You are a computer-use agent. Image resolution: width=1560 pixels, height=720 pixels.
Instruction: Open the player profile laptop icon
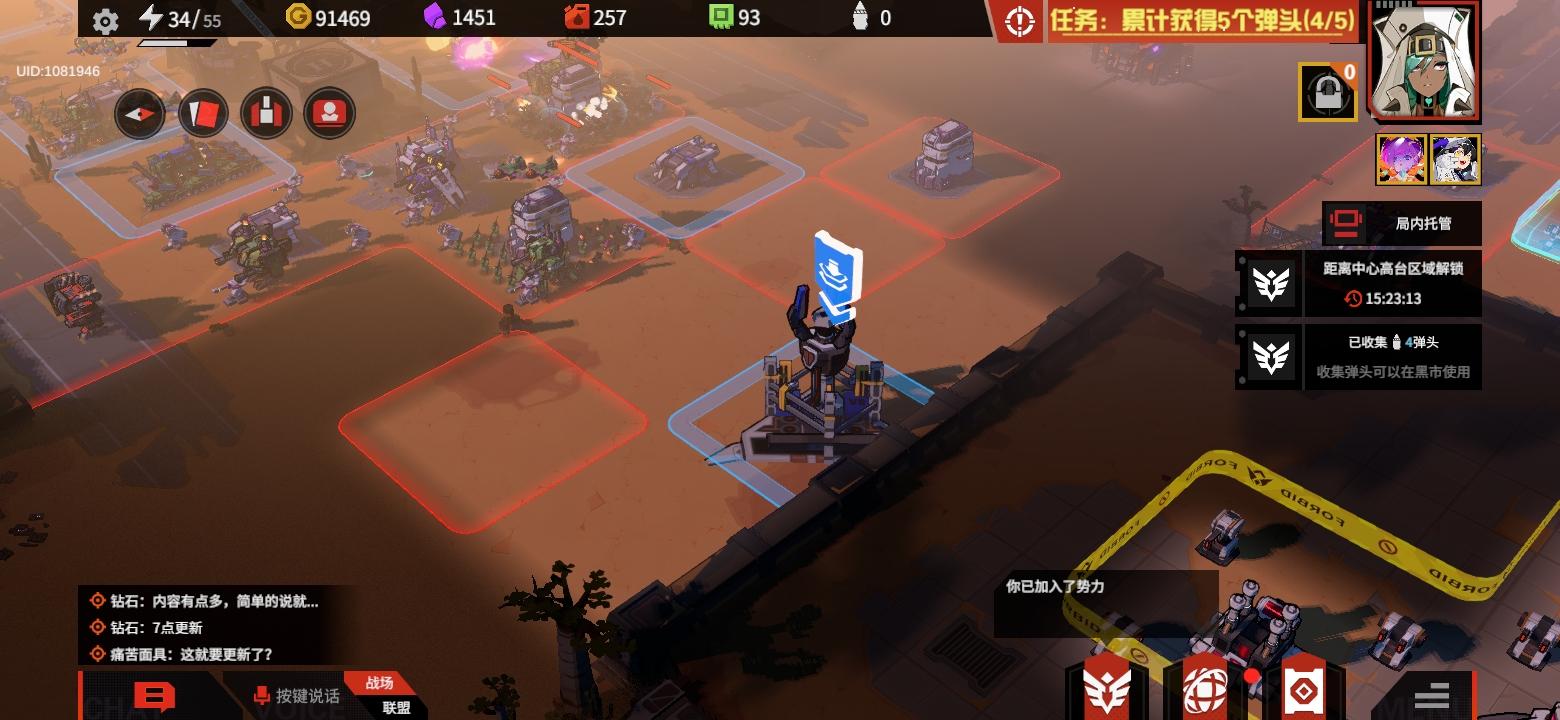(x=329, y=112)
